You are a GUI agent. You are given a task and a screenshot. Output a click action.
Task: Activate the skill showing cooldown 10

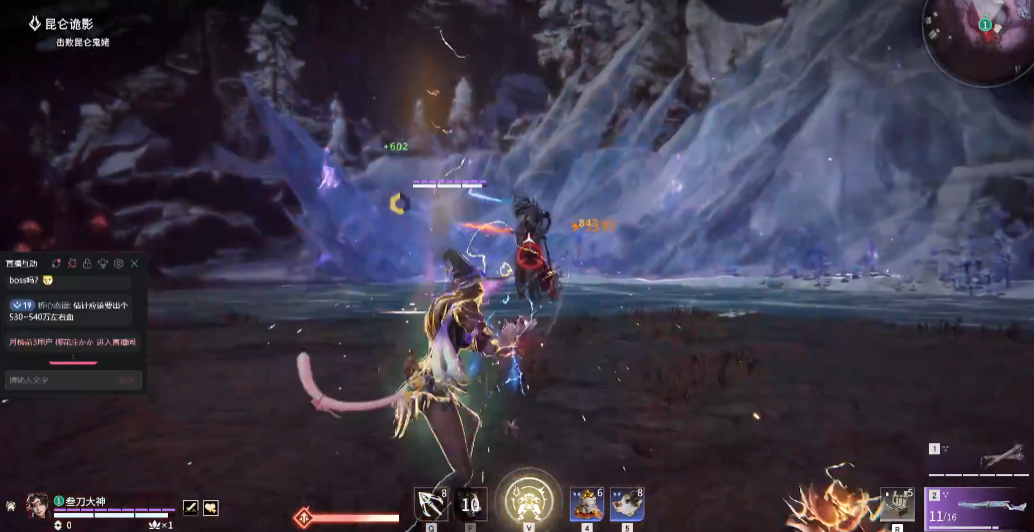[x=471, y=503]
